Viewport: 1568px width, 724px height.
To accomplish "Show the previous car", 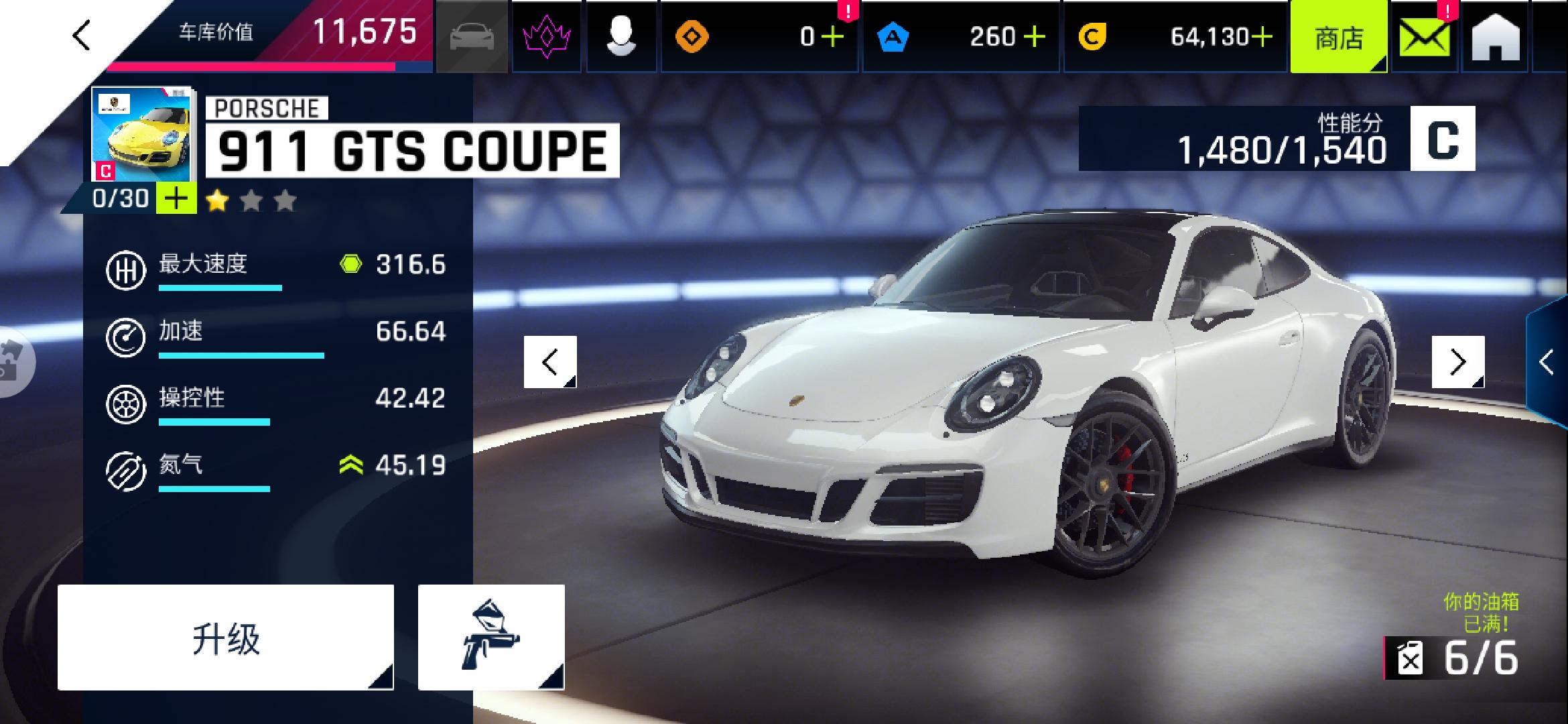I will (550, 362).
